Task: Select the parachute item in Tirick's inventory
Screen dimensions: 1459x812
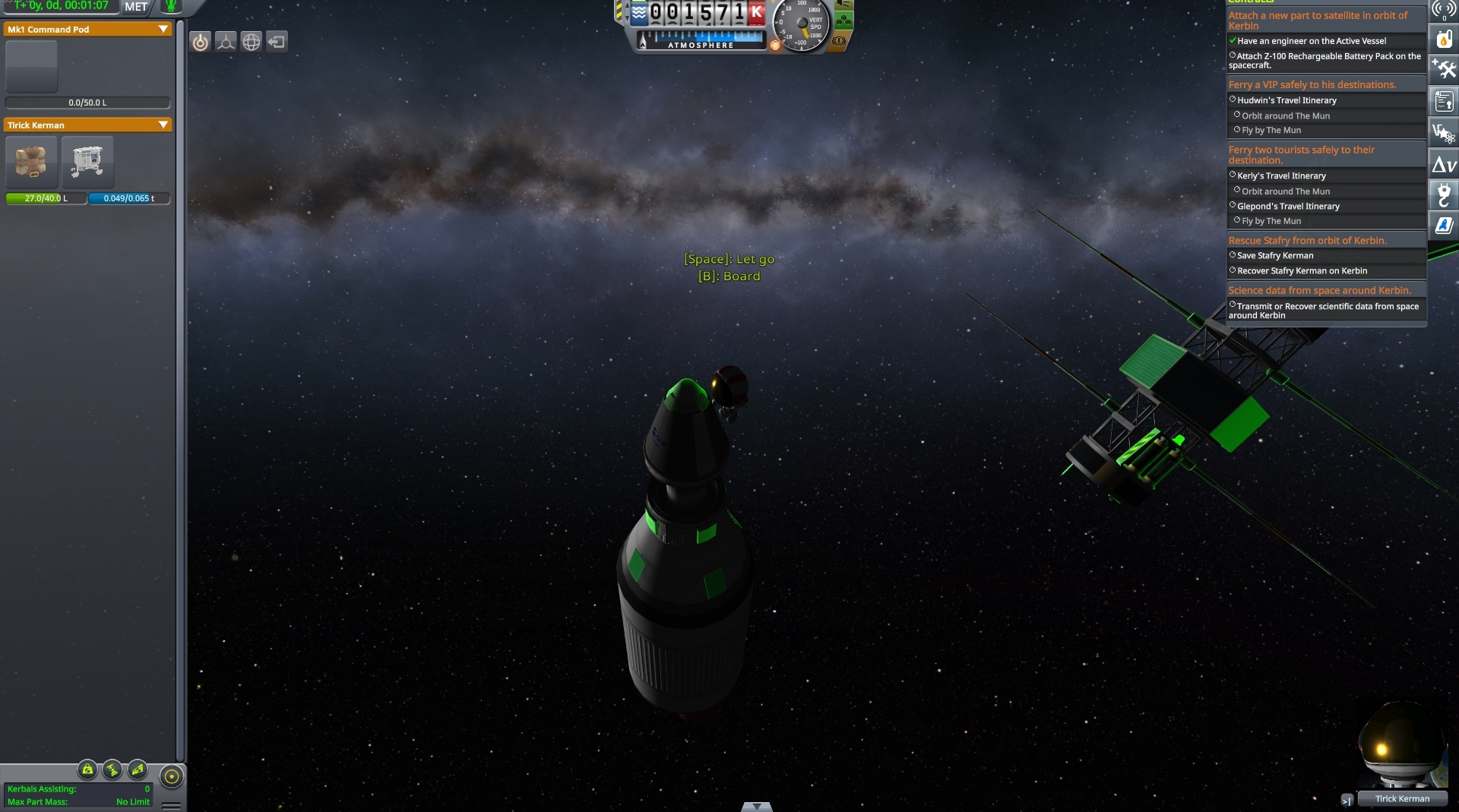Action: tap(31, 162)
